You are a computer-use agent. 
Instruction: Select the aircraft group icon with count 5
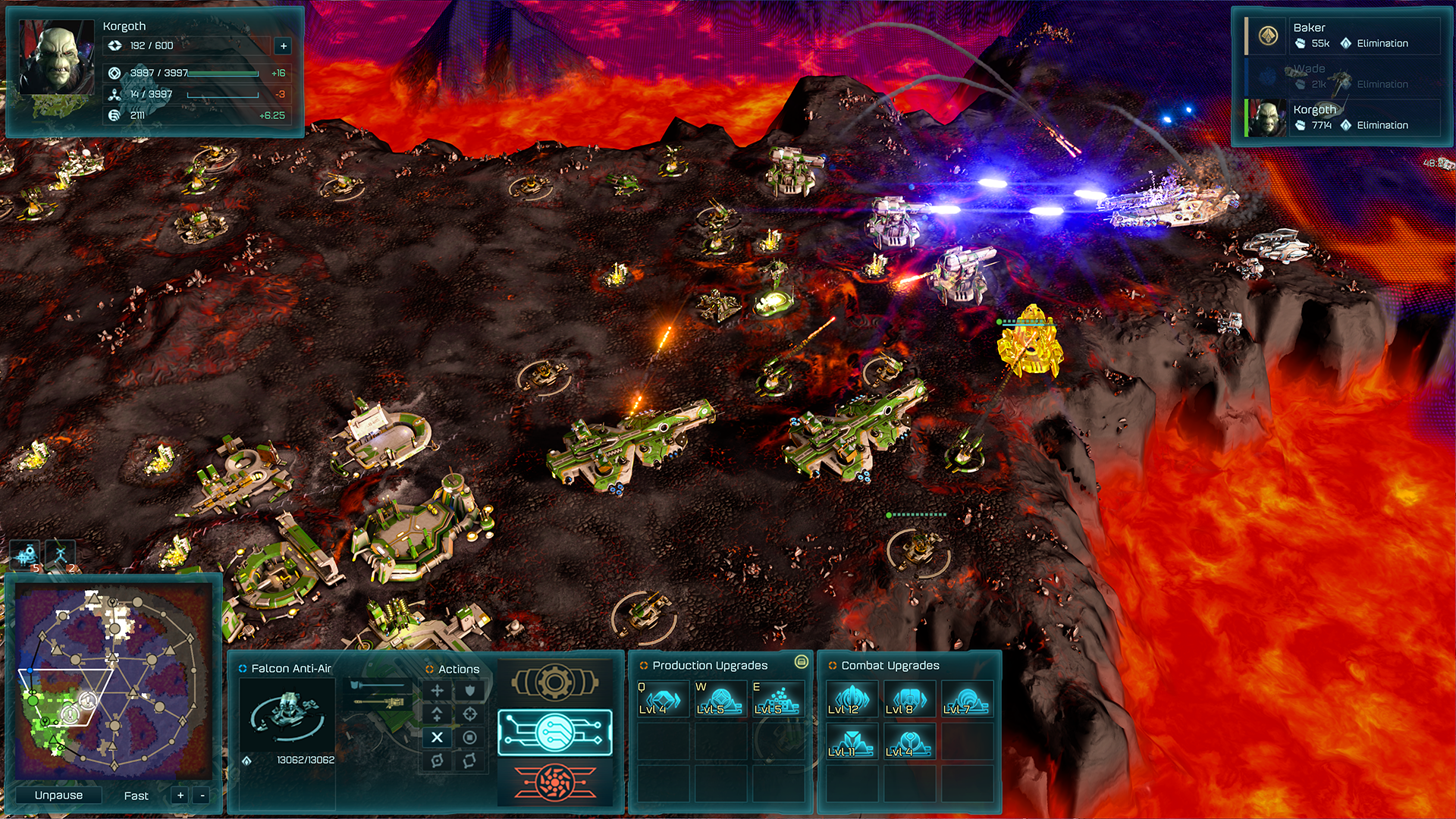pyautogui.click(x=26, y=555)
